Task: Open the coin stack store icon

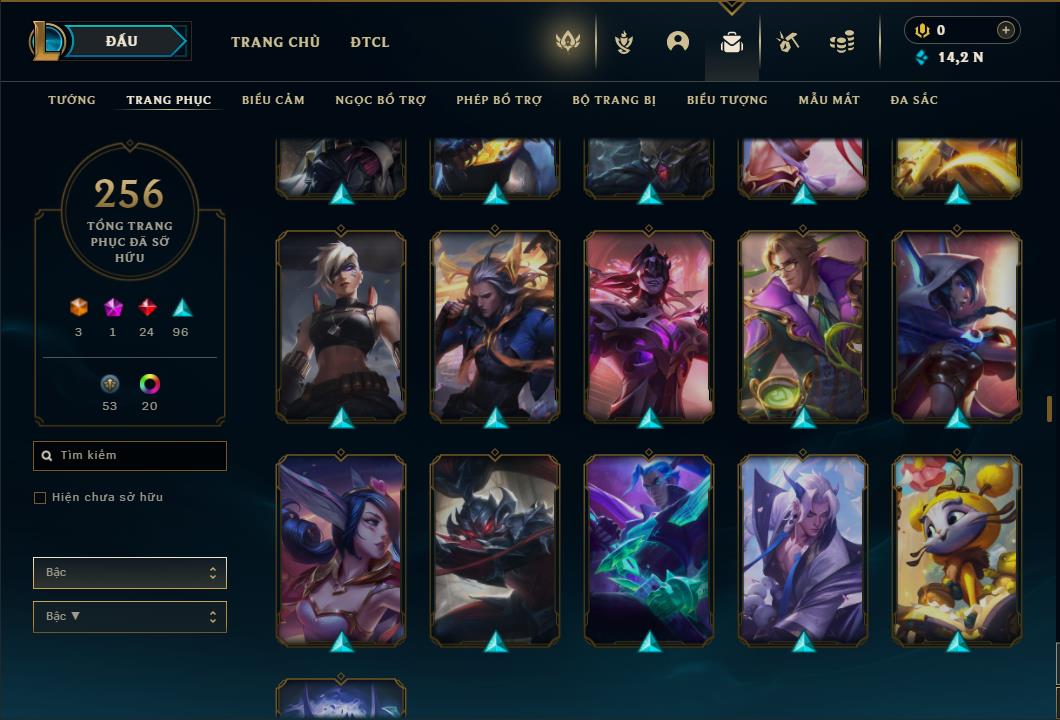Action: pos(842,42)
